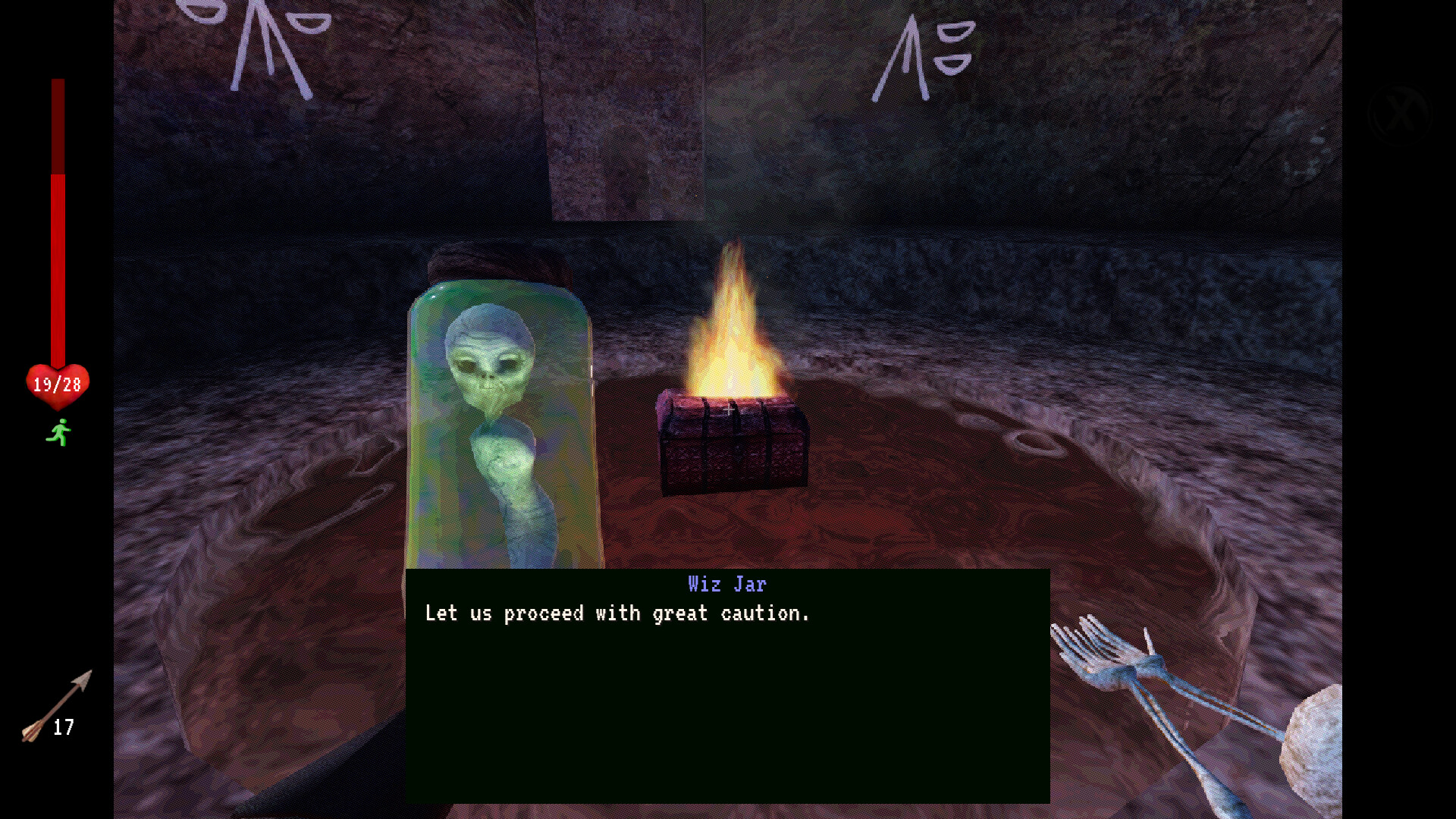Click the glowing jar containing the wizard
Viewport: 1456px width, 819px height.
500,417
